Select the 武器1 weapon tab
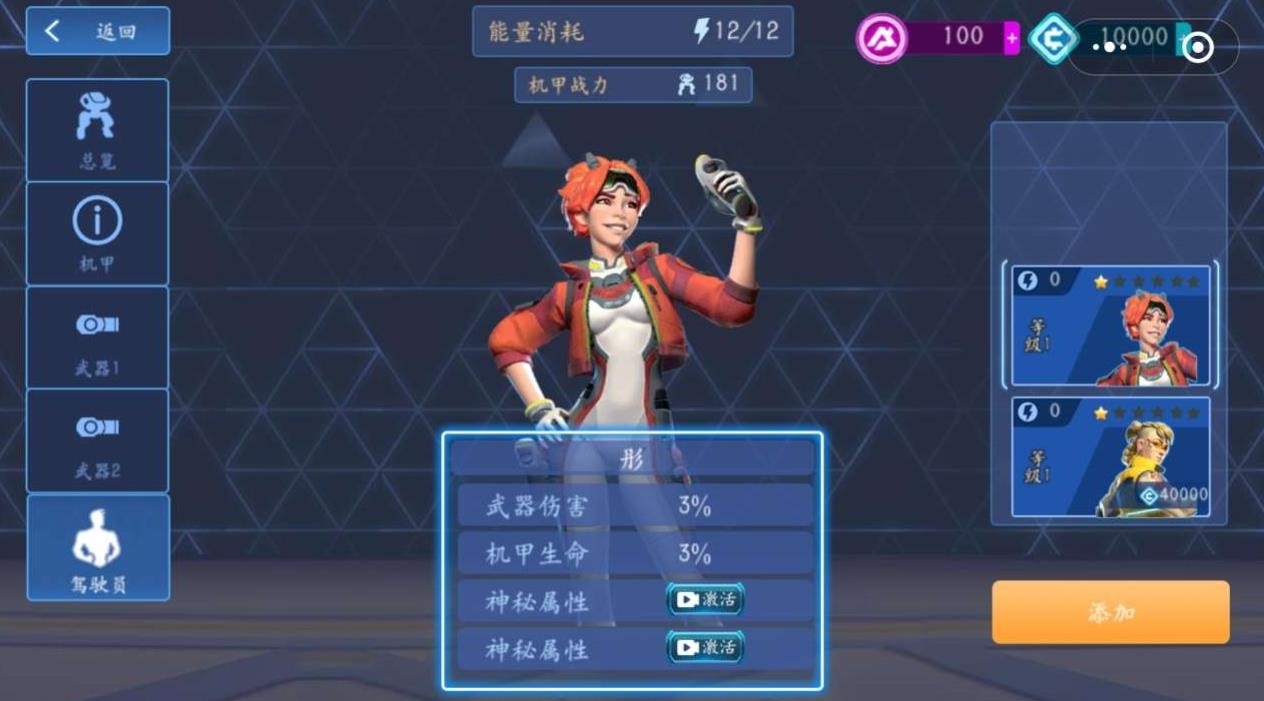The width and height of the screenshot is (1264, 701). pos(97,338)
